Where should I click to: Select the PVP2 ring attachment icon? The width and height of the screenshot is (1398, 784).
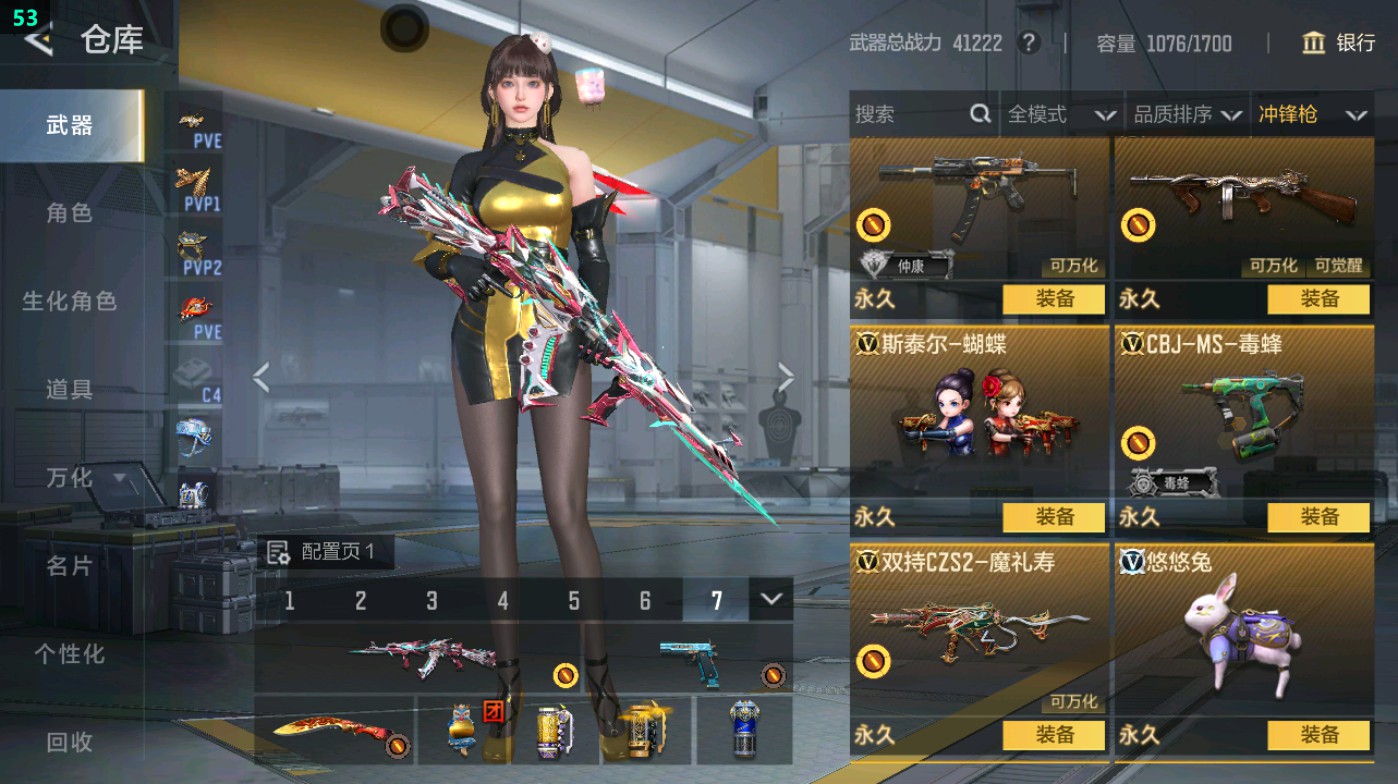pos(195,240)
